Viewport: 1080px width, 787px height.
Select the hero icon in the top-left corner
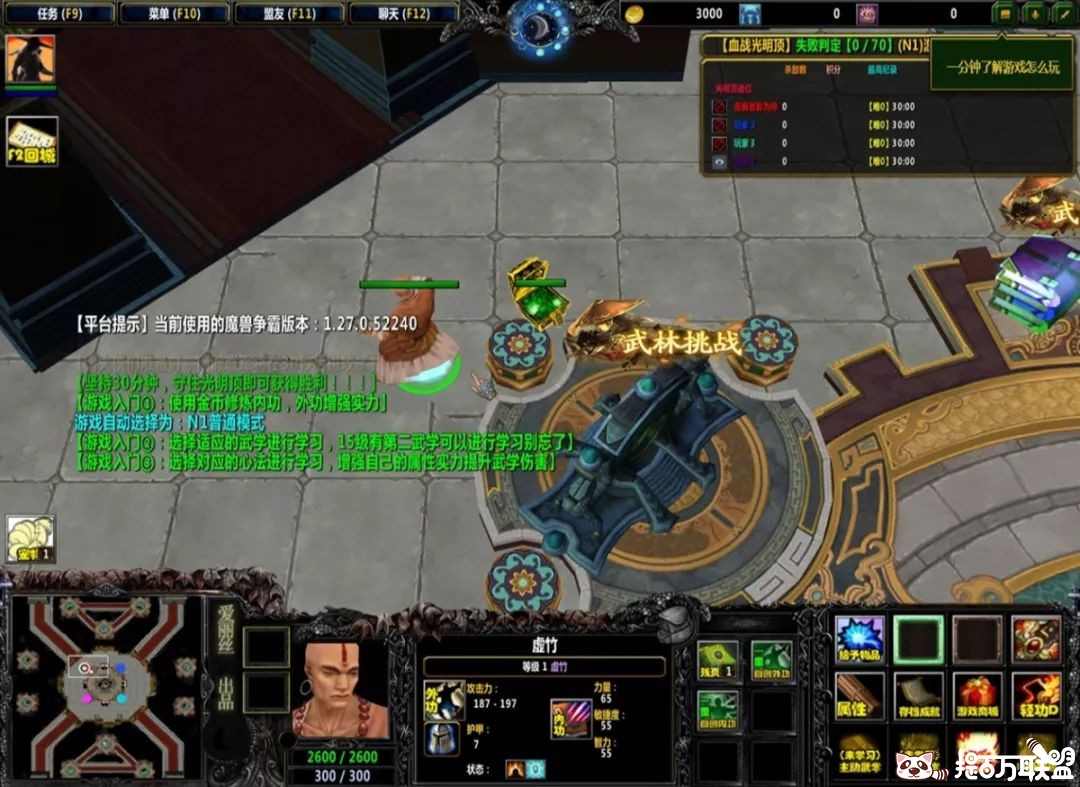30,59
